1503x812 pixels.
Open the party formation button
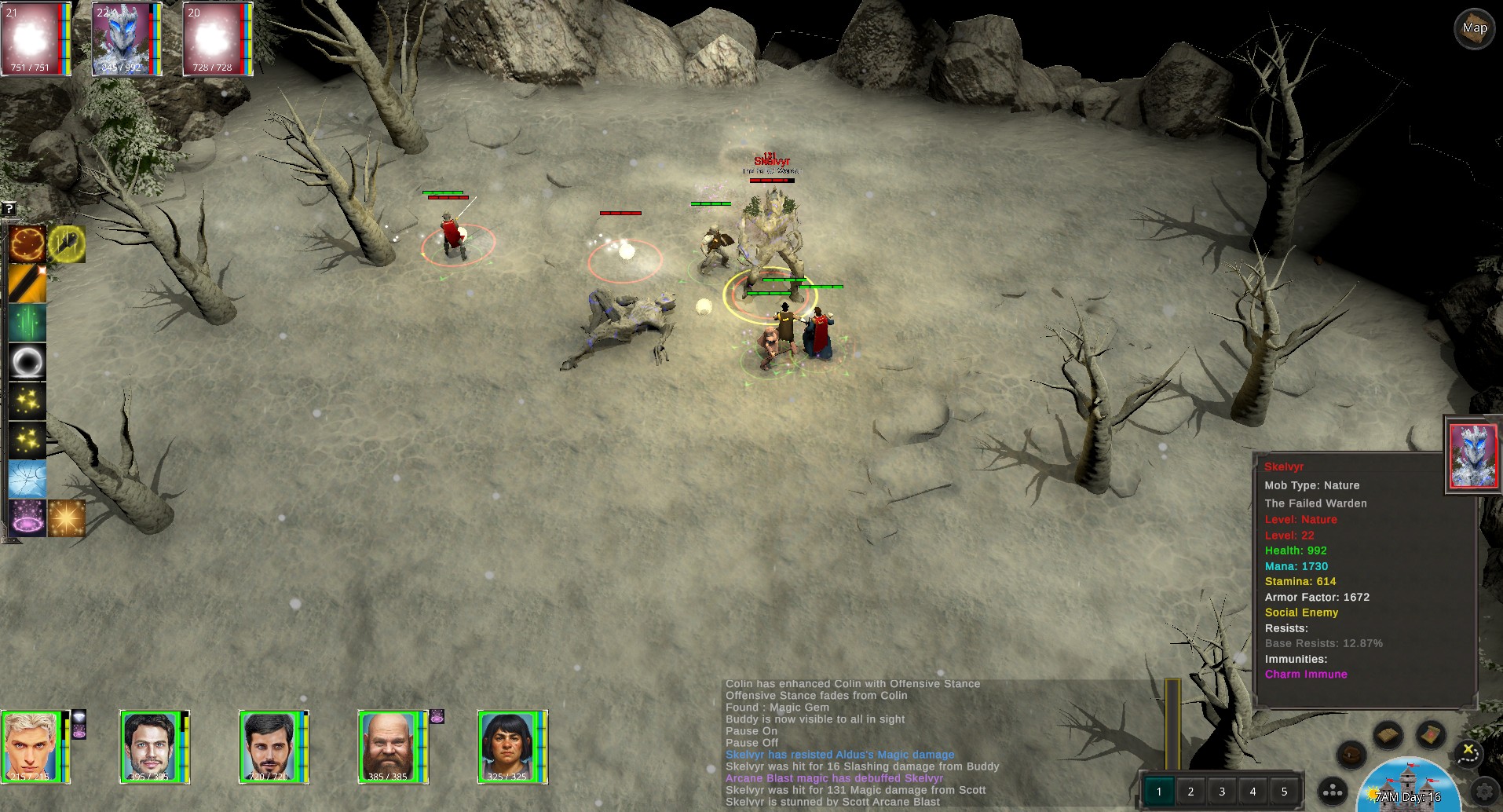[x=1333, y=792]
